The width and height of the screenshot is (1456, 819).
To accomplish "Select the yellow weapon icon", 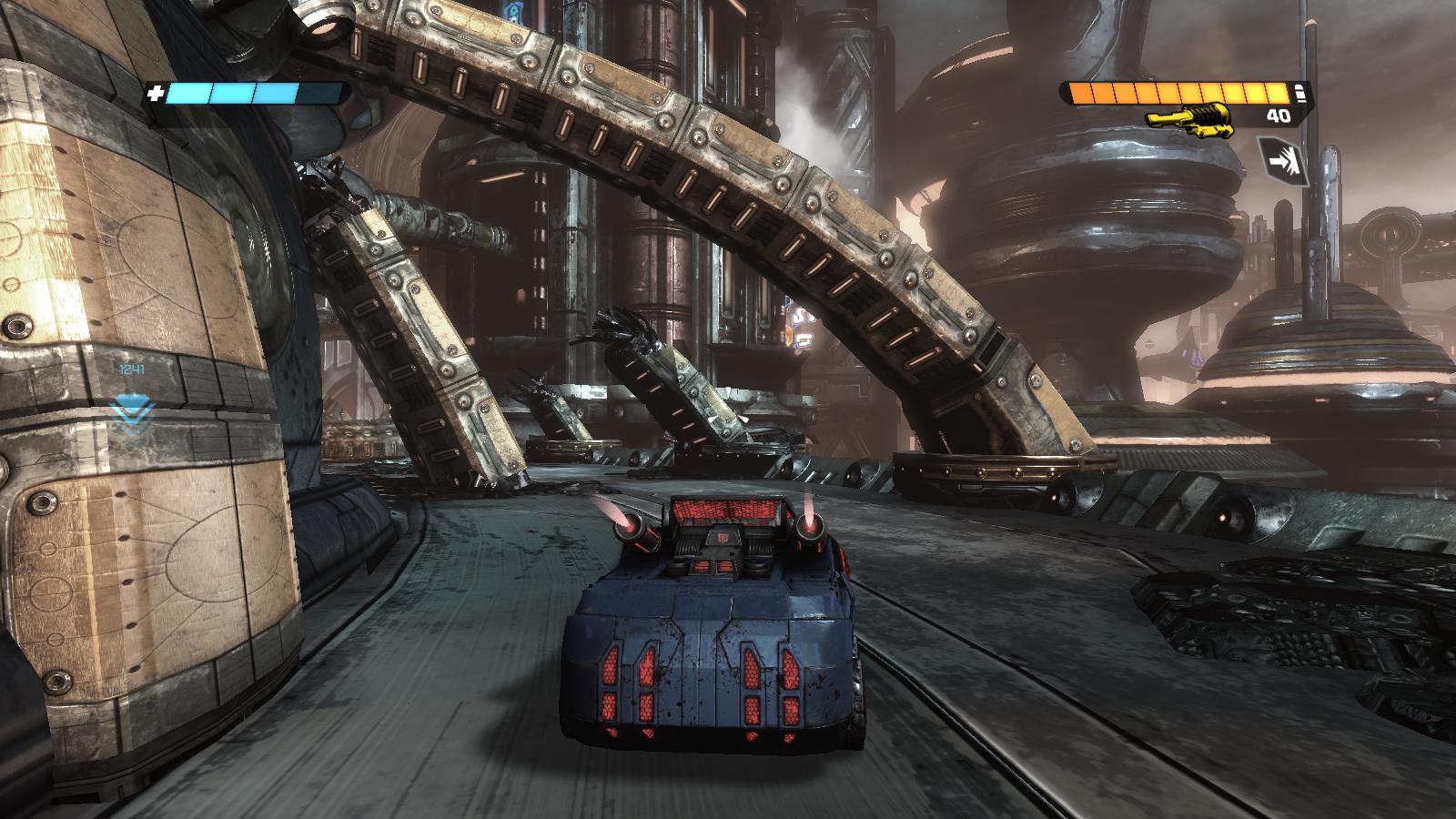I will [x=1189, y=119].
